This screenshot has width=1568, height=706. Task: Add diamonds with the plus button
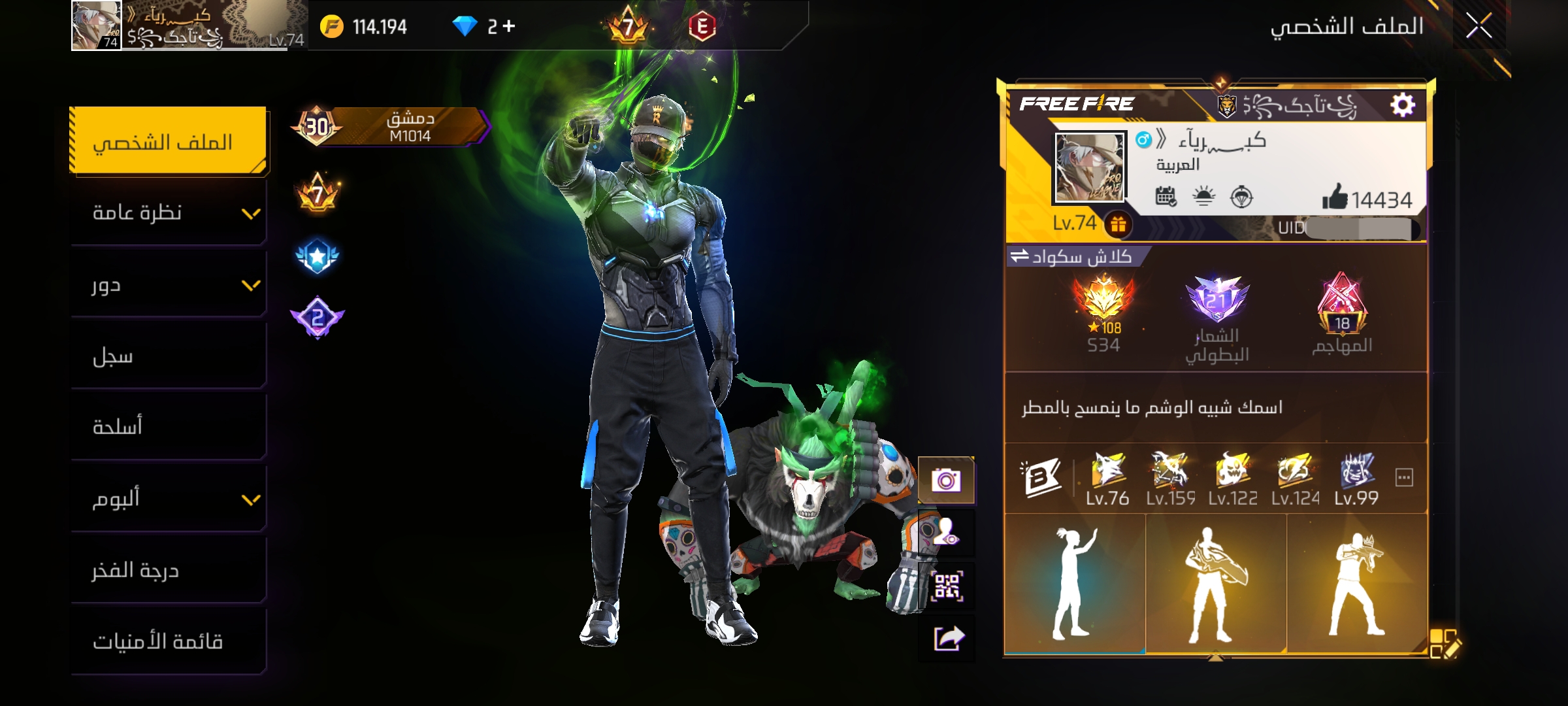pos(509,26)
